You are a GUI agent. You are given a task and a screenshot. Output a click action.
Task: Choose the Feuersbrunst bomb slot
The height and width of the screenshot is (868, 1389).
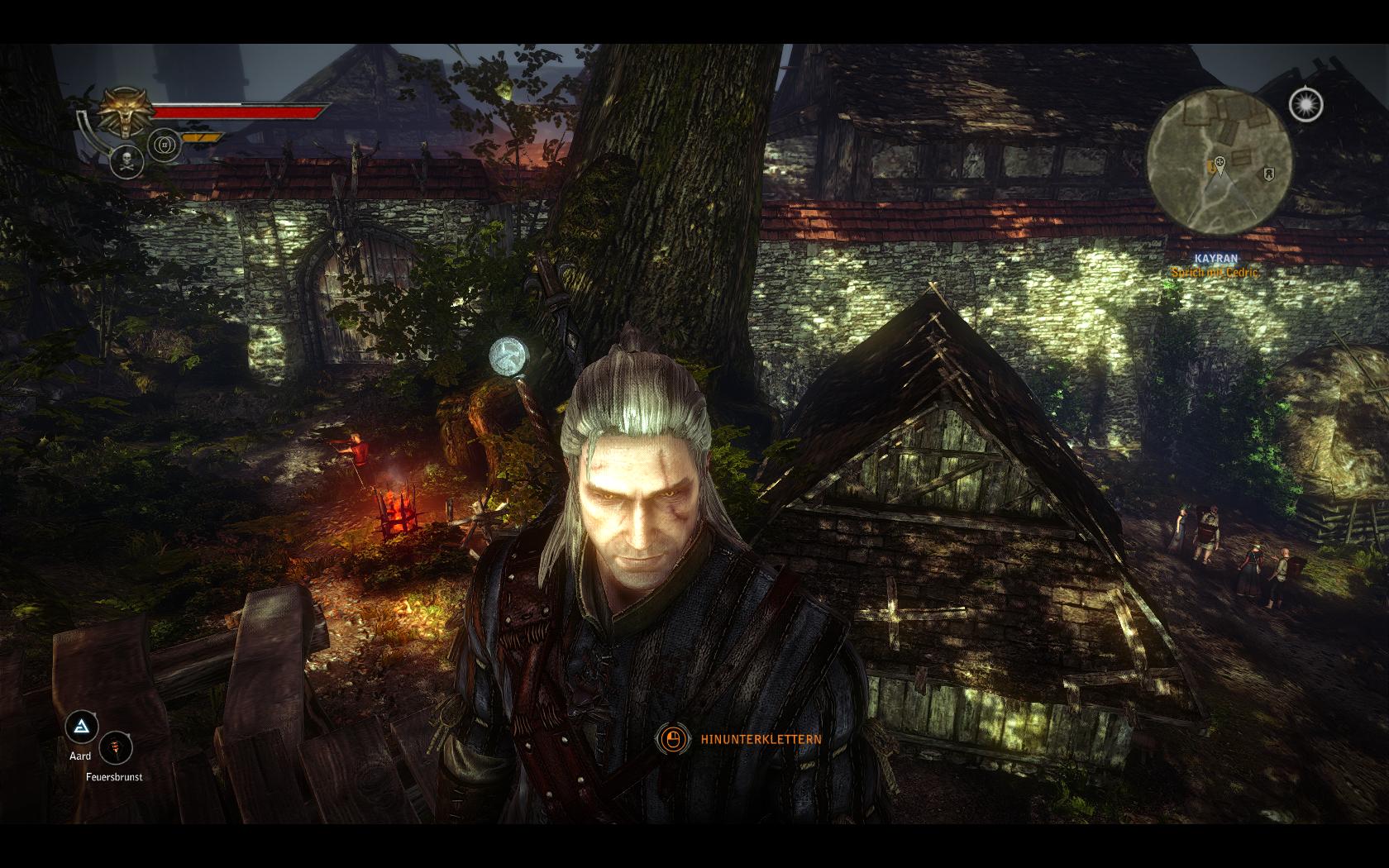[117, 750]
